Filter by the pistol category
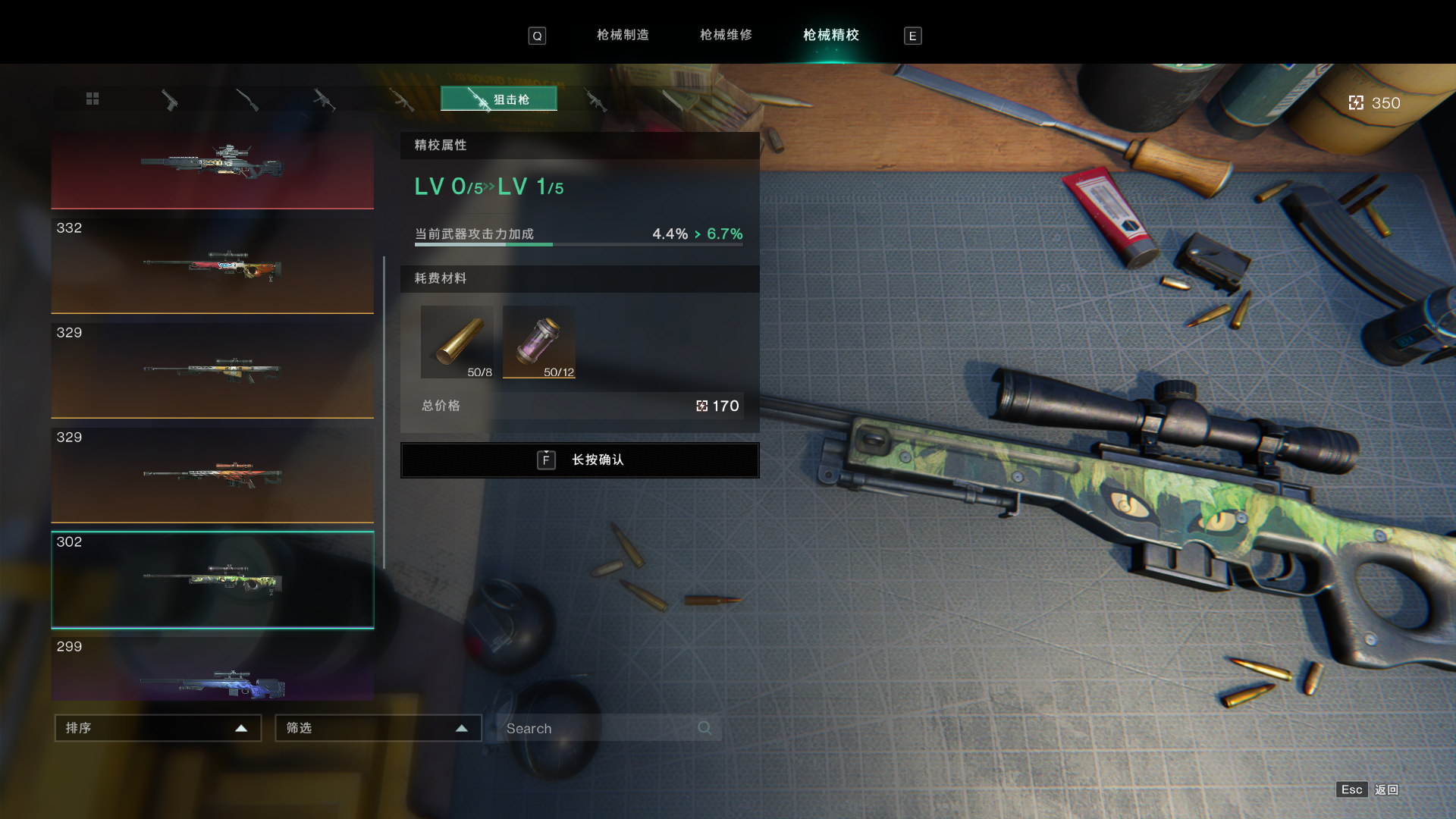 (x=170, y=100)
